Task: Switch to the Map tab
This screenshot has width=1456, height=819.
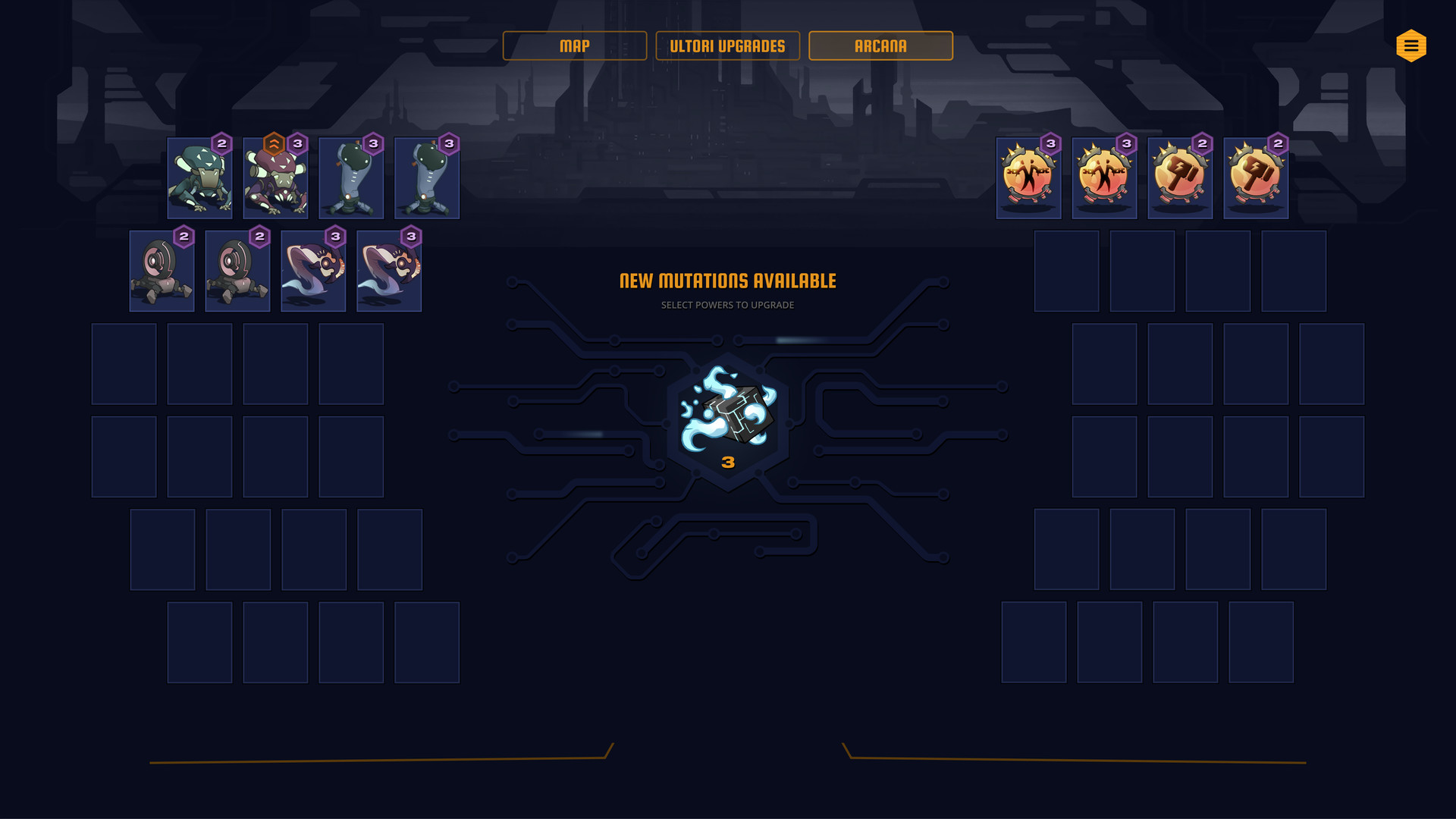Action: tap(574, 45)
